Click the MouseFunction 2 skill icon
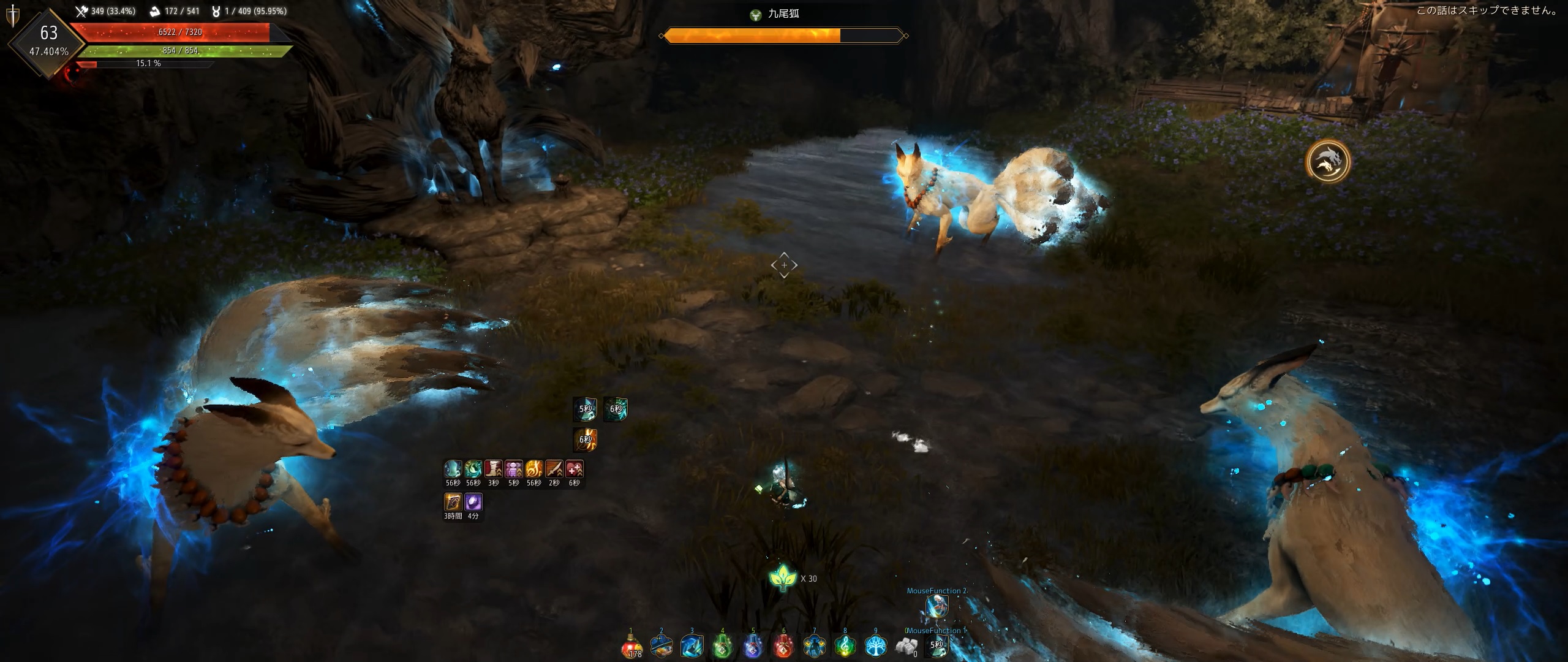The image size is (1568, 662). click(937, 607)
